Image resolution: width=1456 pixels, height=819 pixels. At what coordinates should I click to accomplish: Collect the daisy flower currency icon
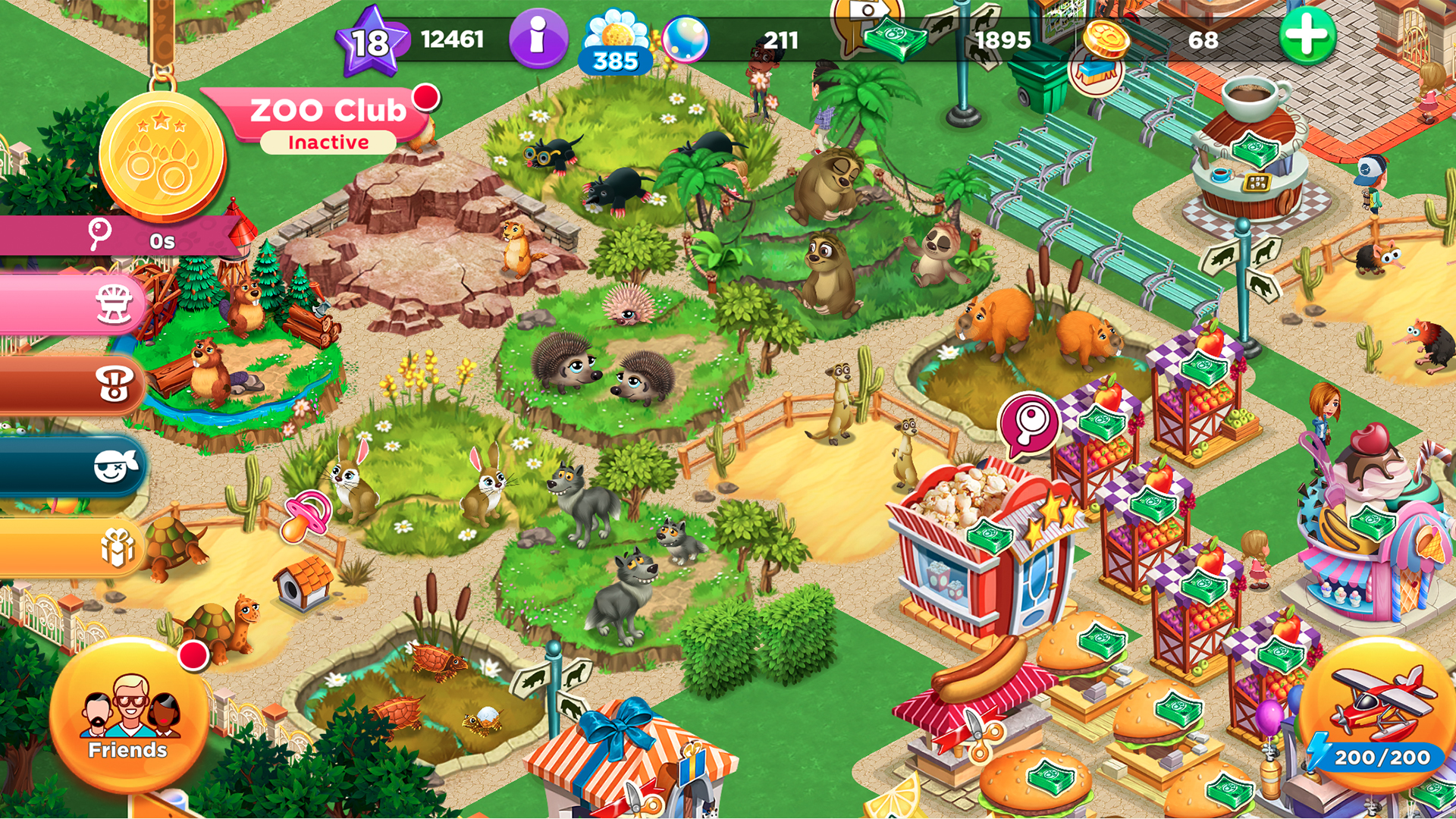[x=617, y=34]
